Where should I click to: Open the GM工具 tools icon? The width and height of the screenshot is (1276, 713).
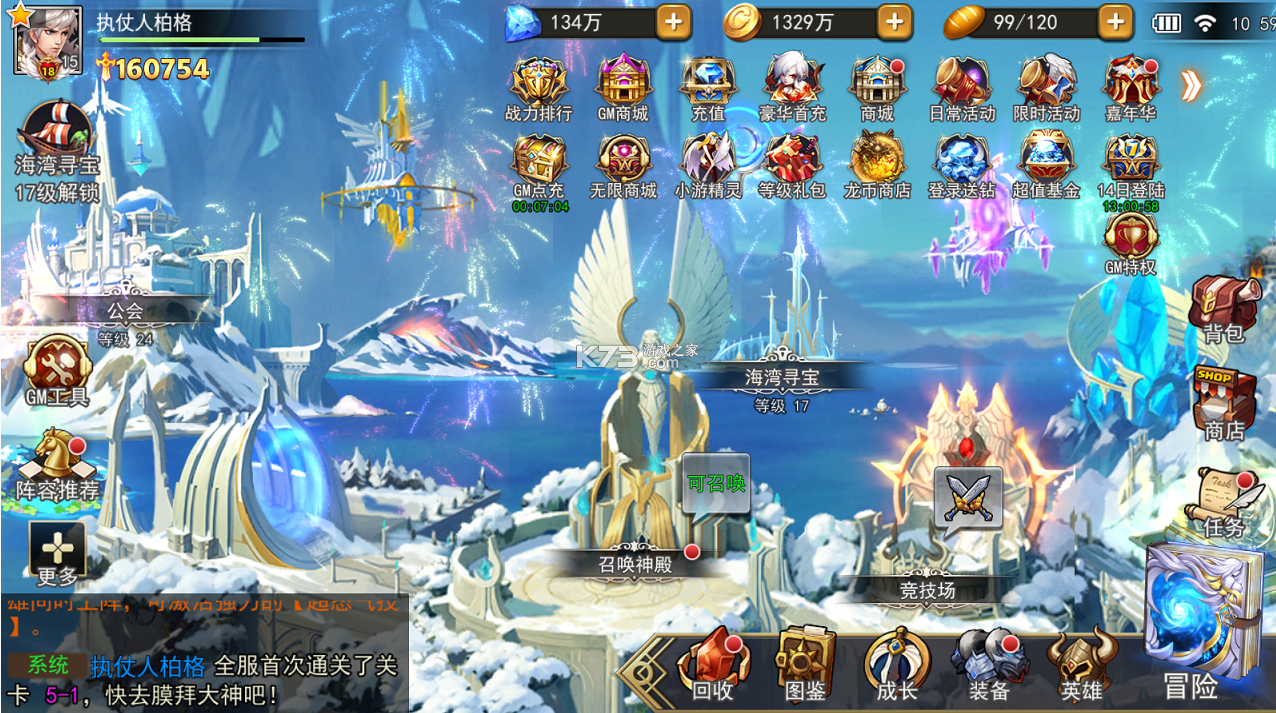57,370
